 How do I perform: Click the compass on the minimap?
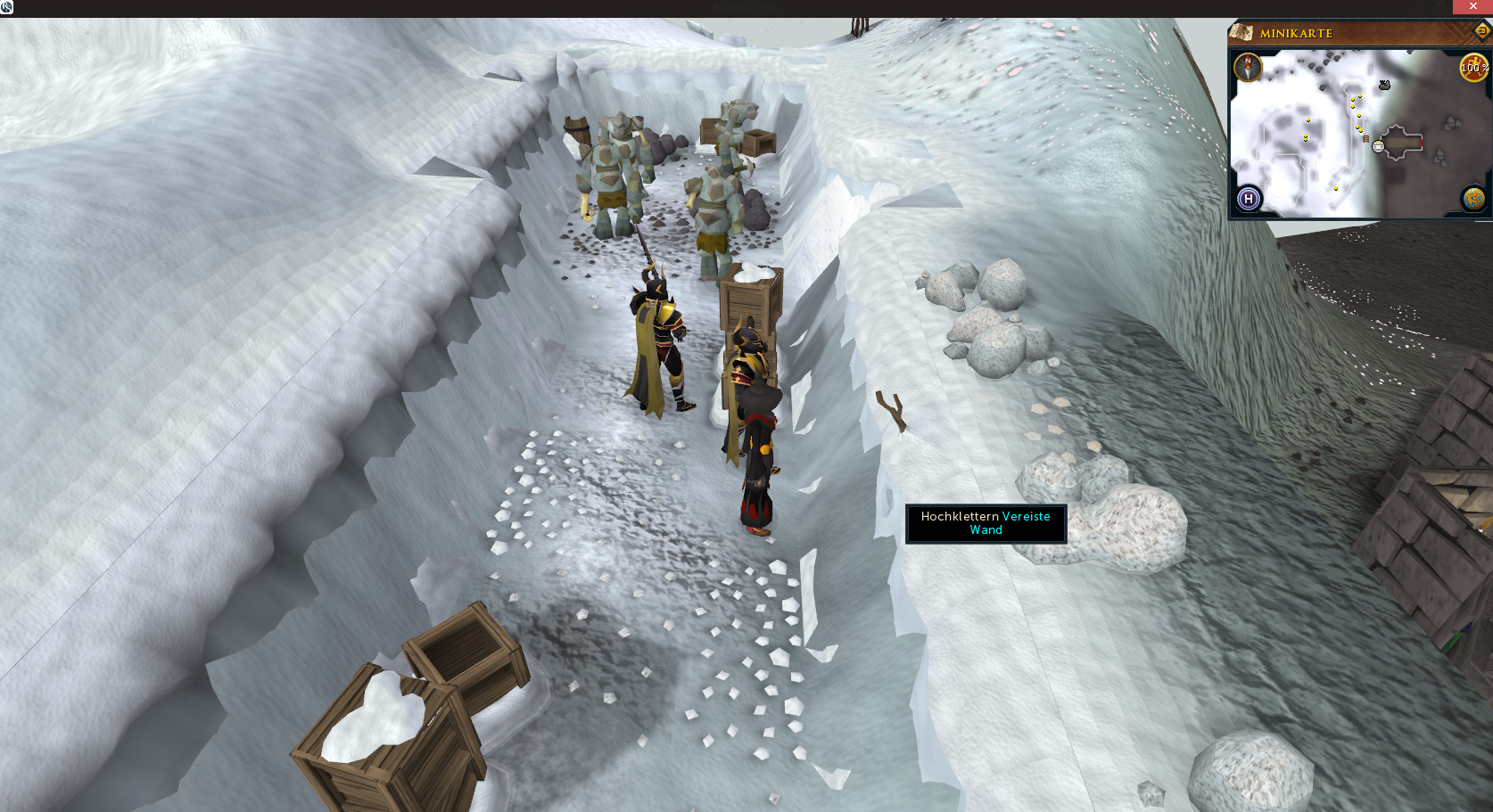coord(1248,67)
